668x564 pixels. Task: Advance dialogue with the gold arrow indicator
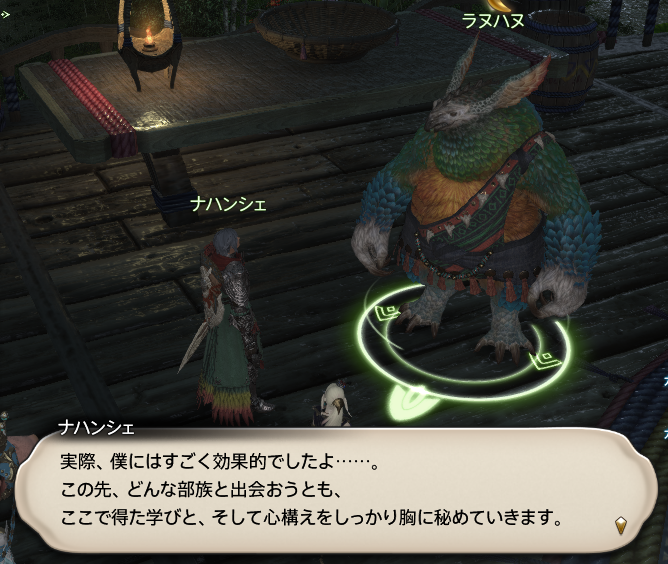pyautogui.click(x=621, y=524)
